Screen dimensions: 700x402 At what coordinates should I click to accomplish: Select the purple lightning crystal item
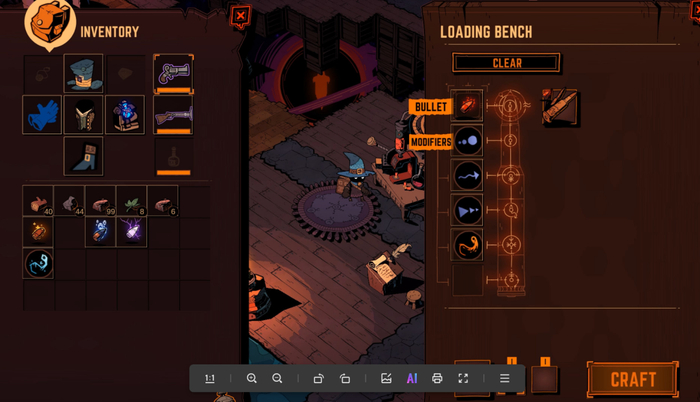(131, 232)
